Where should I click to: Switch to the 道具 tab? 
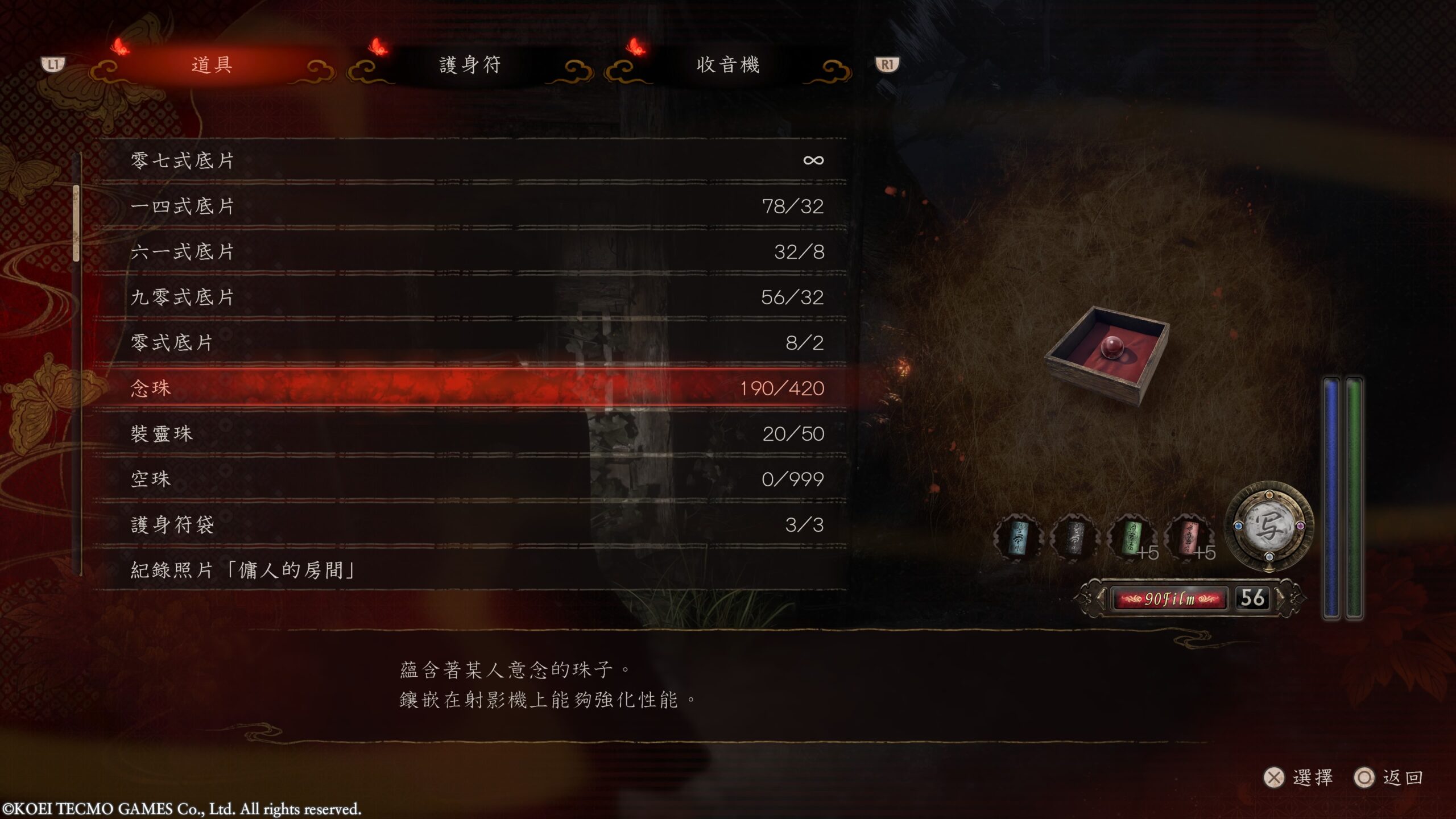point(212,65)
